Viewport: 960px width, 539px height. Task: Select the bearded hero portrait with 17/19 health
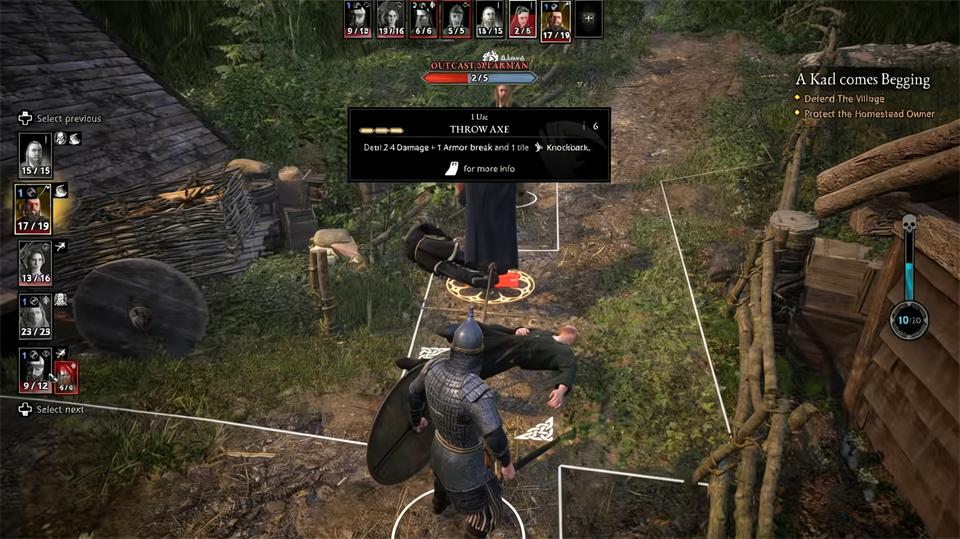(35, 208)
